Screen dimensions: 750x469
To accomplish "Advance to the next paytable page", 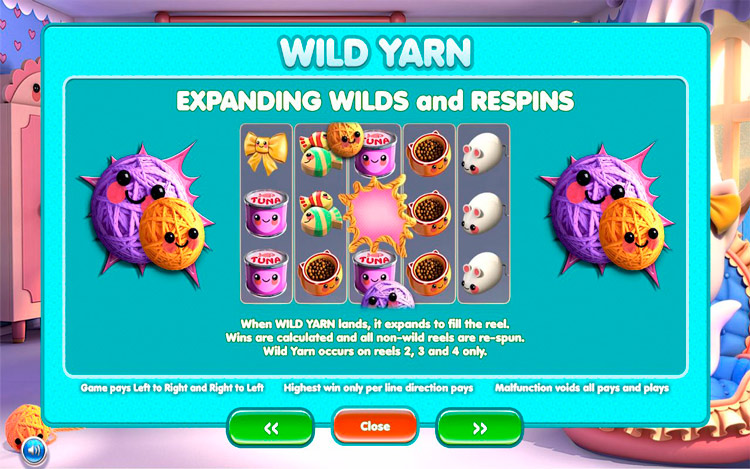I will click(x=479, y=427).
